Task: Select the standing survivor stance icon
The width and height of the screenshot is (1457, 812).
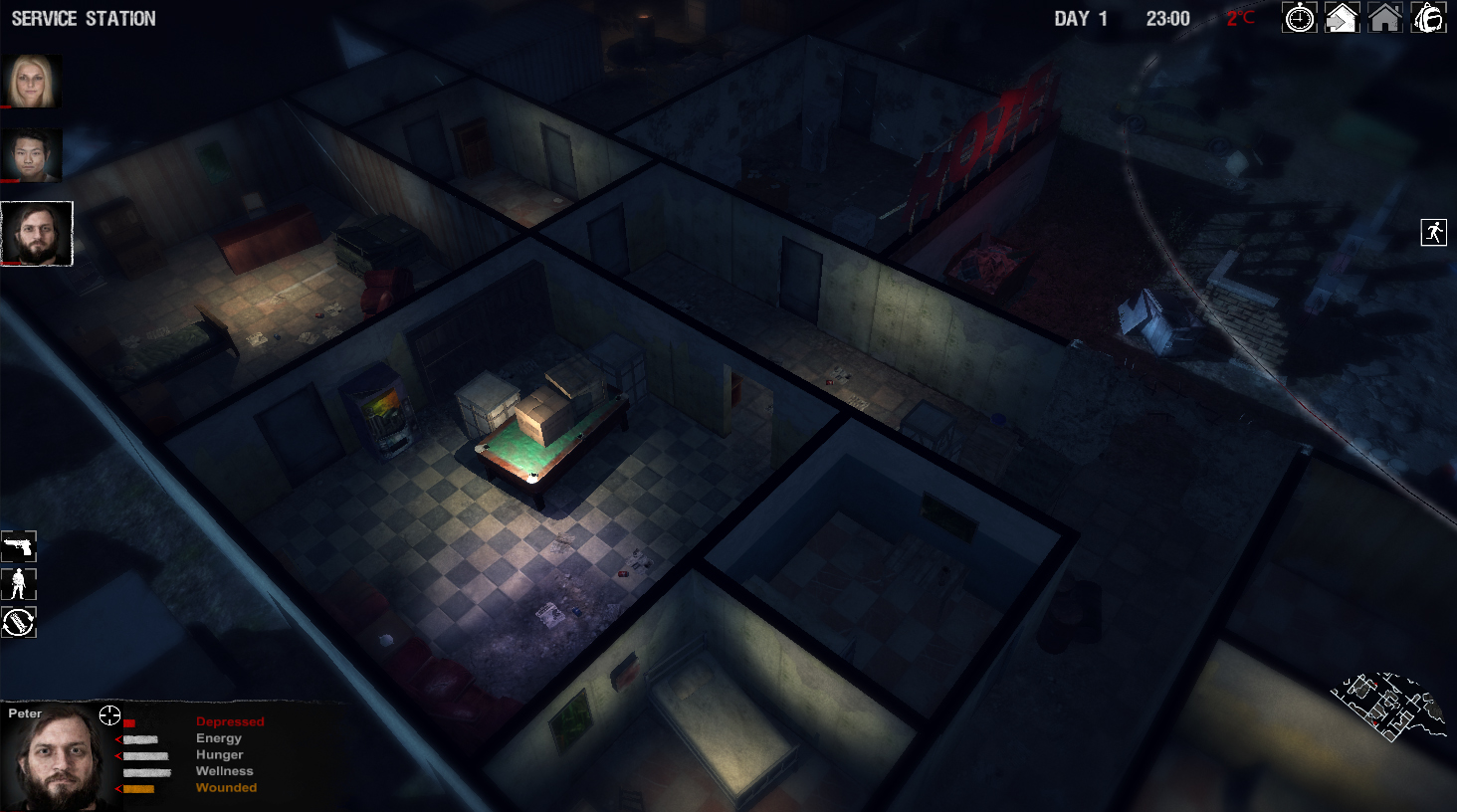Action: tap(18, 584)
